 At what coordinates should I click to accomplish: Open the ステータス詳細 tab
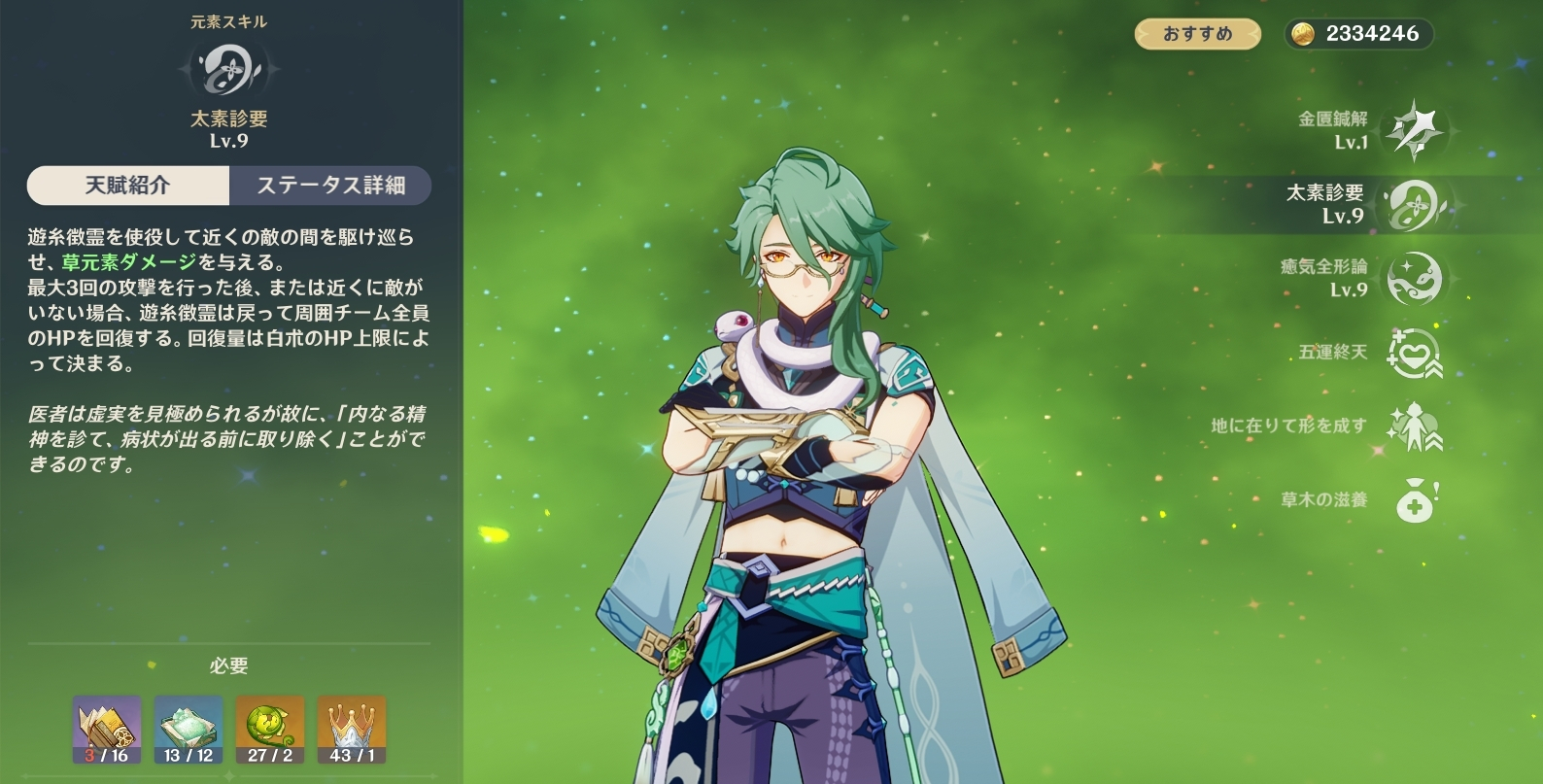click(x=330, y=186)
